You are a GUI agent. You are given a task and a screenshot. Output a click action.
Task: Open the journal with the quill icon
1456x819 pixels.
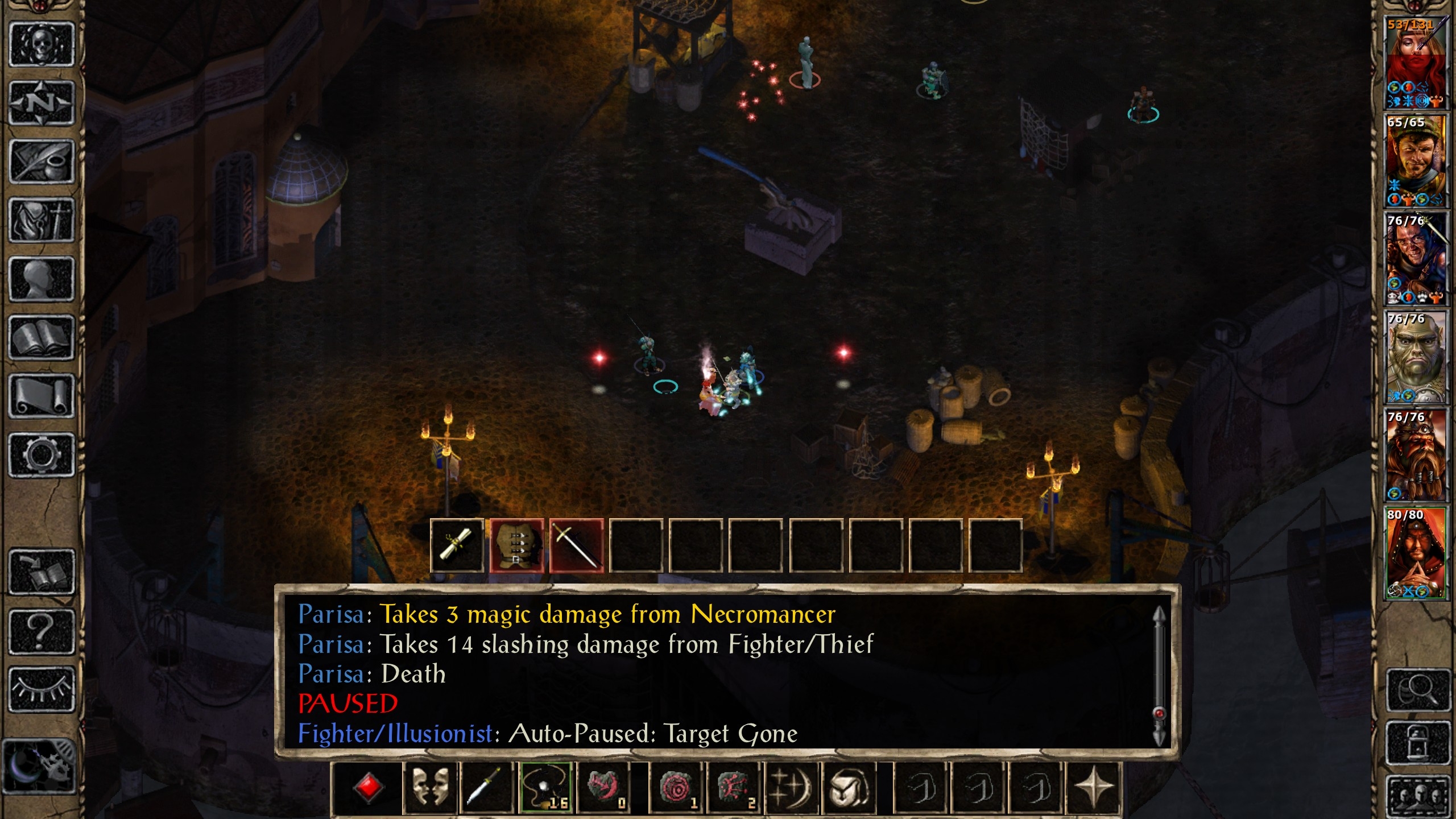click(x=41, y=162)
